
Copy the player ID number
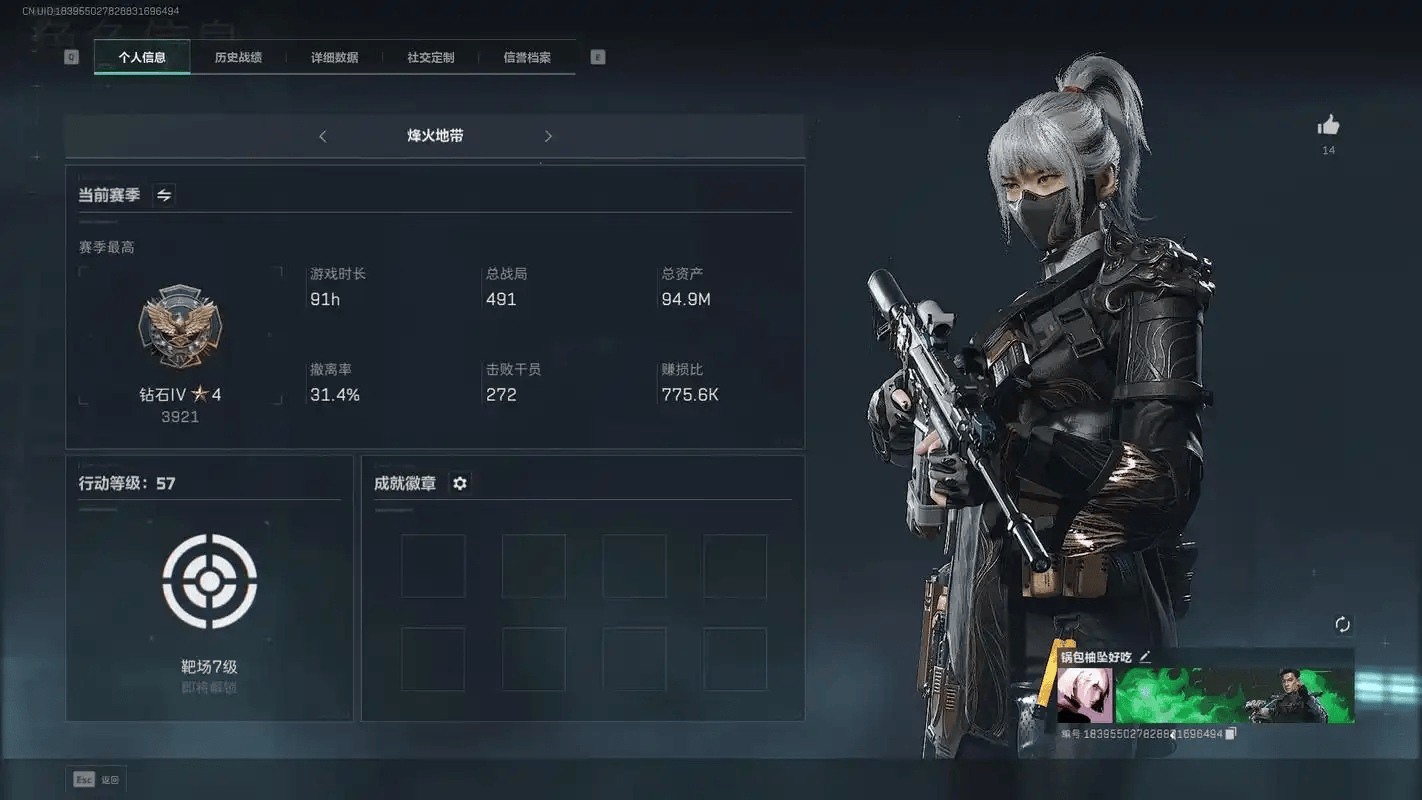point(1231,734)
